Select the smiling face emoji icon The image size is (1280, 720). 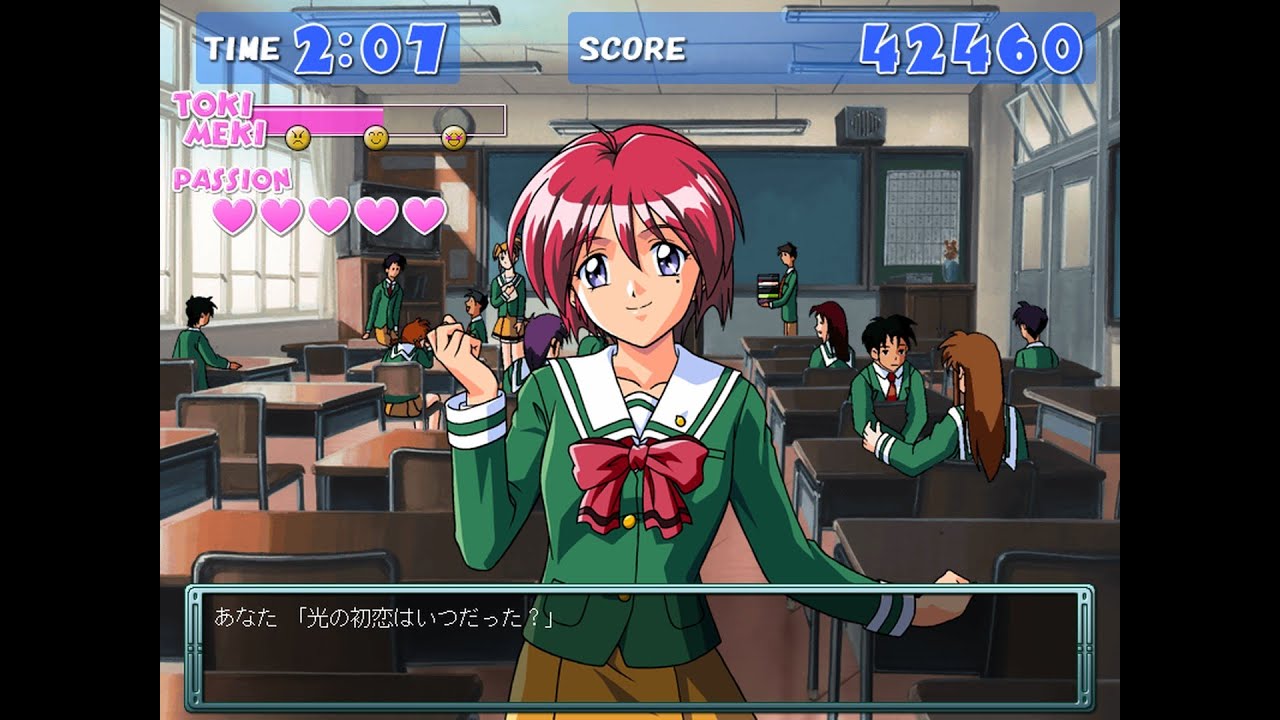click(x=378, y=136)
